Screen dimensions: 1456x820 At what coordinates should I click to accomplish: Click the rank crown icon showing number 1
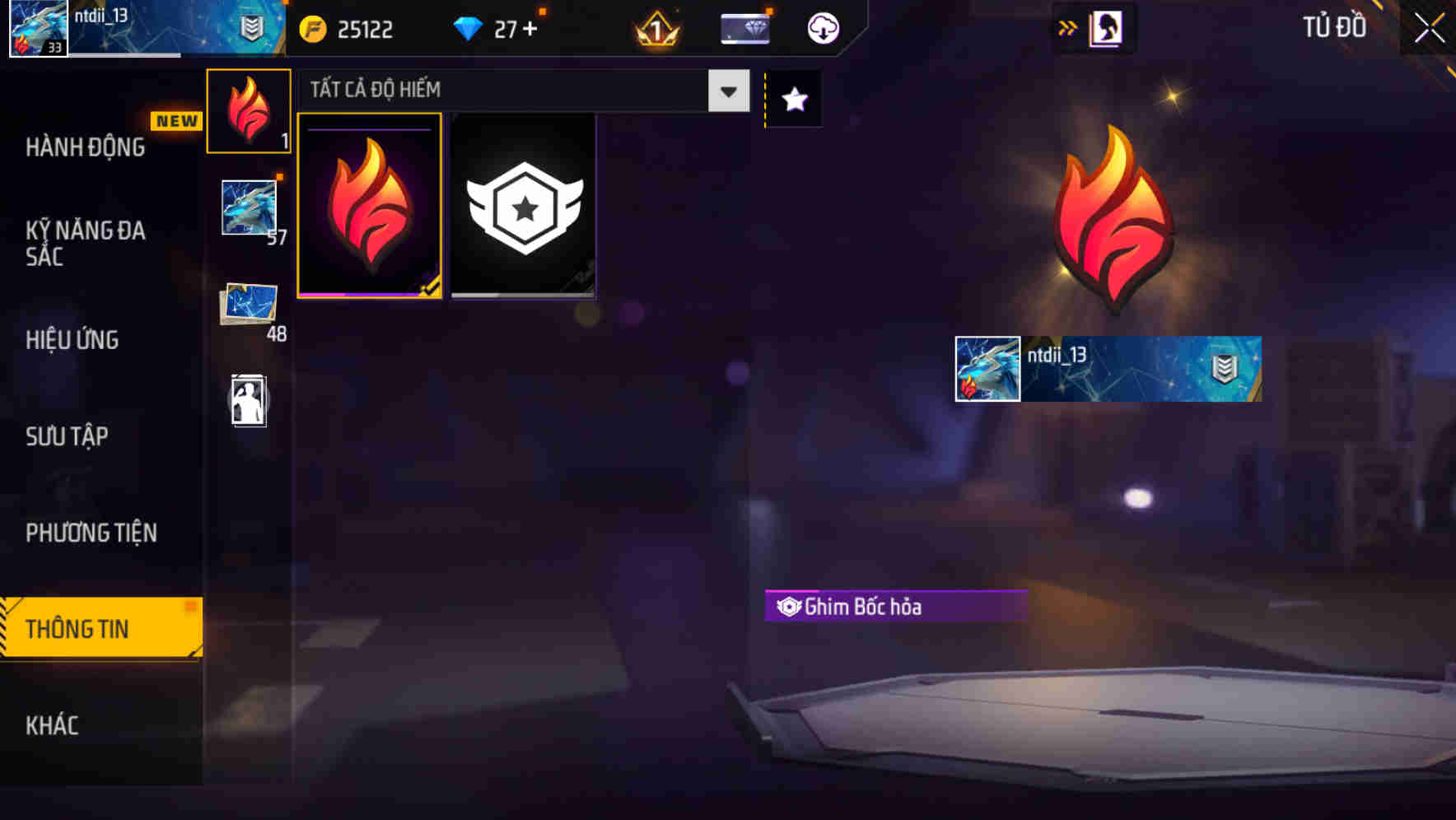point(653,29)
